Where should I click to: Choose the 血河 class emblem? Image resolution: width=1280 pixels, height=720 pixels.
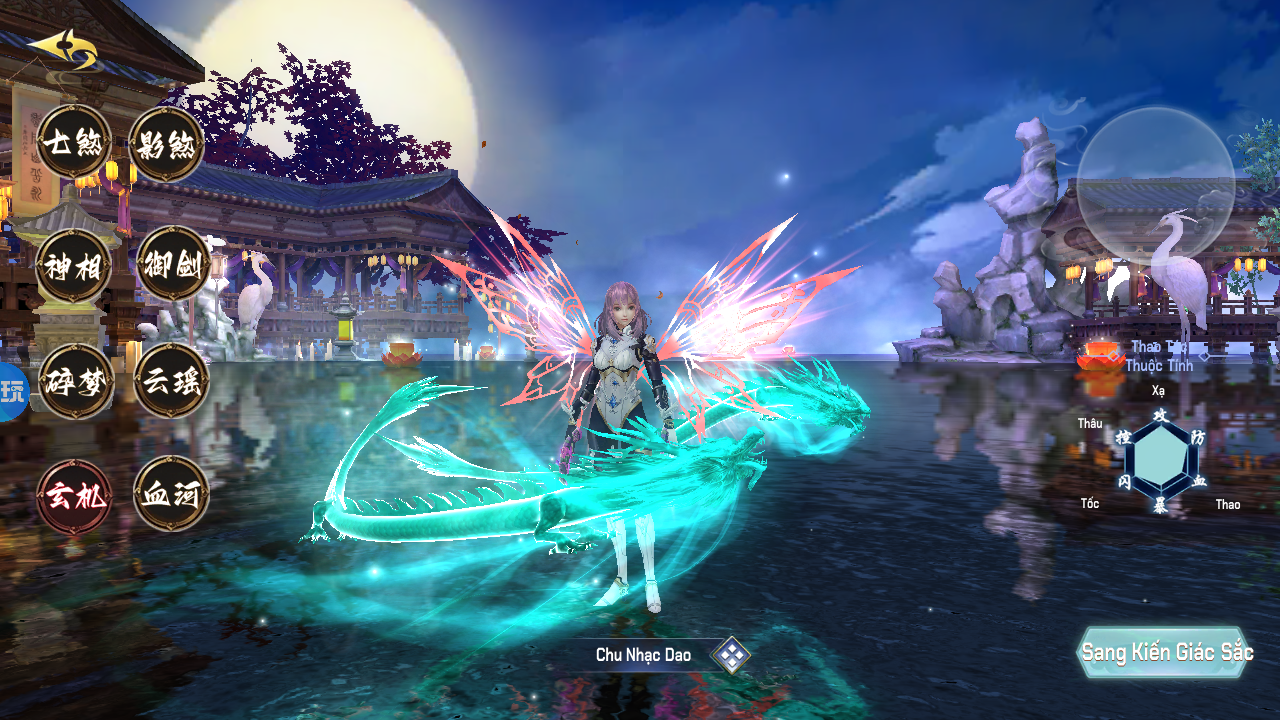click(x=171, y=494)
